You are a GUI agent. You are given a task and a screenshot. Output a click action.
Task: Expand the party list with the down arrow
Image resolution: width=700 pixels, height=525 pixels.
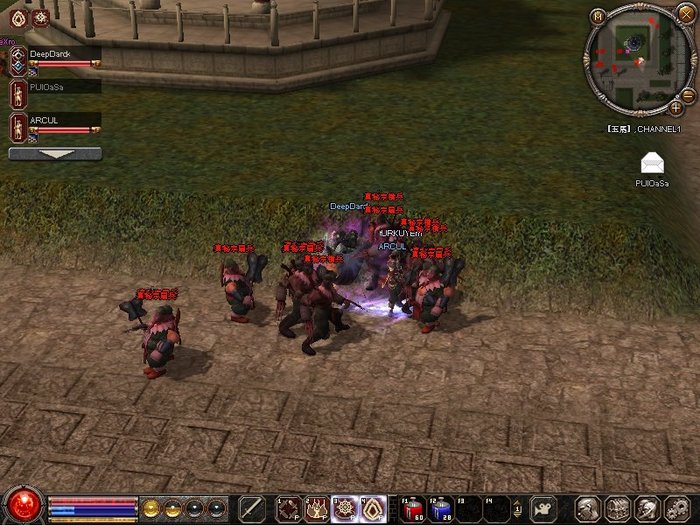click(x=54, y=154)
